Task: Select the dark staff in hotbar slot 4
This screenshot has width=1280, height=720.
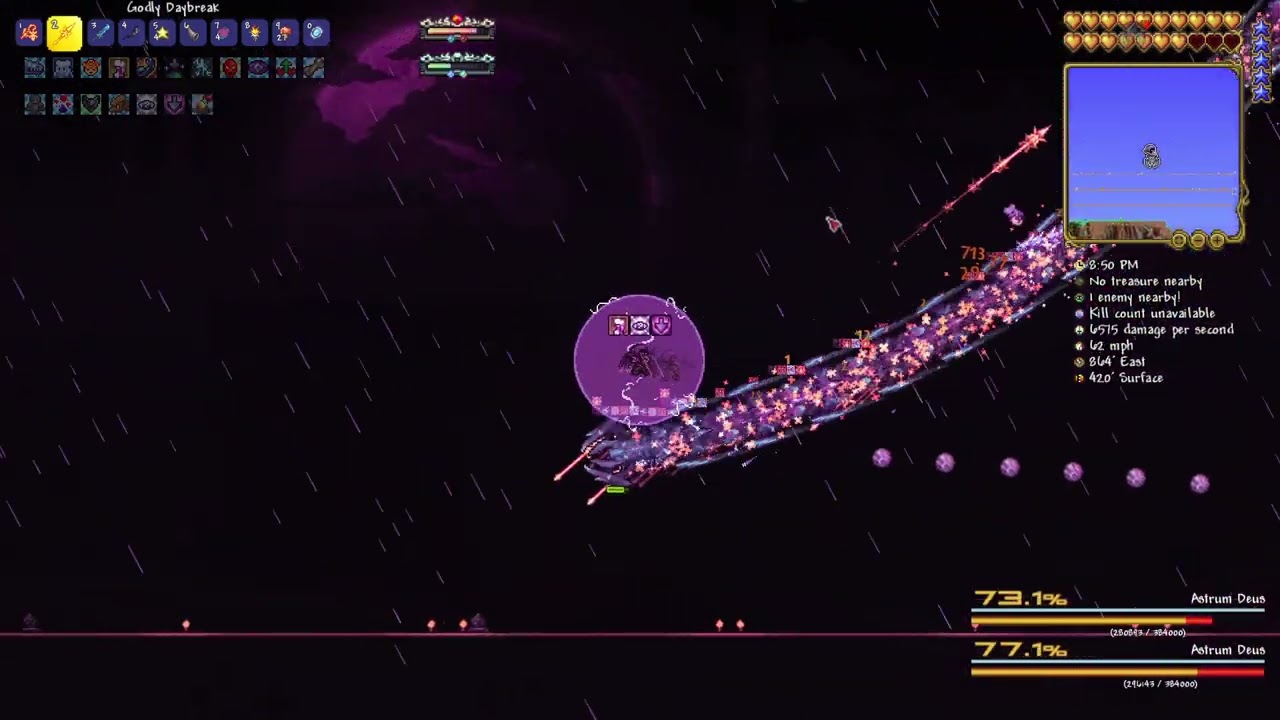Action: coord(131,33)
